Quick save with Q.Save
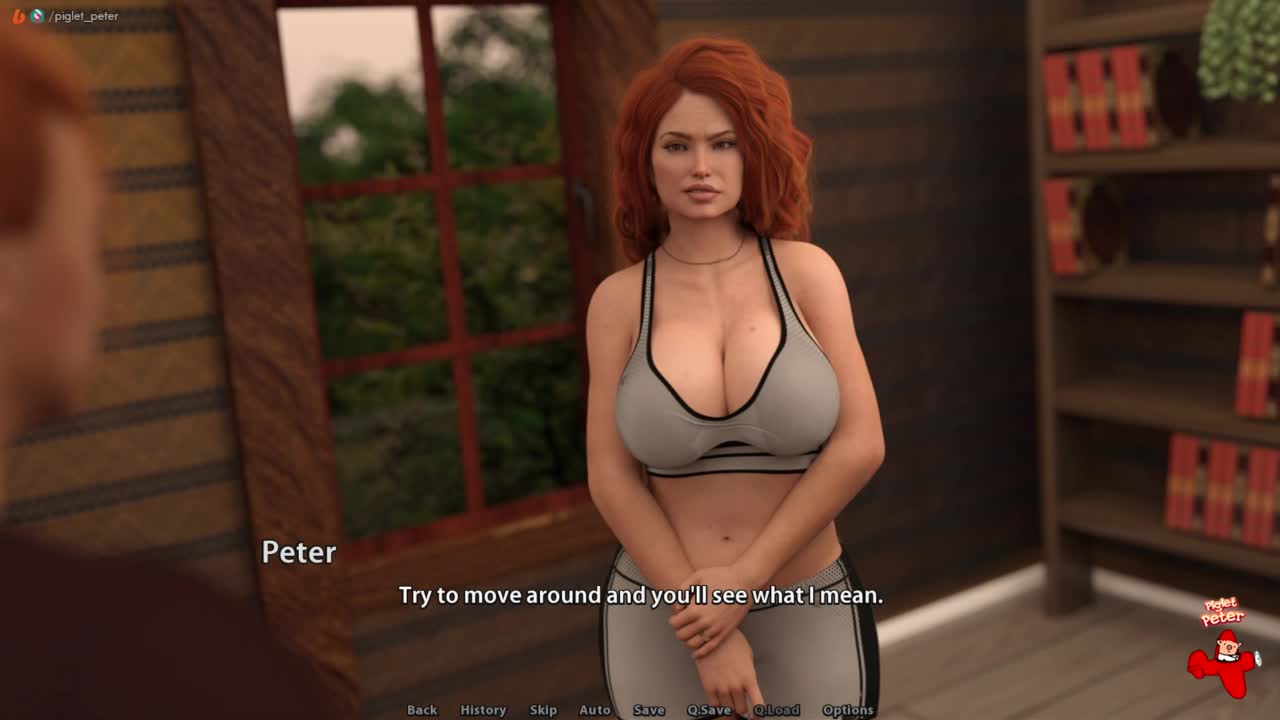1280x720 pixels. tap(709, 710)
